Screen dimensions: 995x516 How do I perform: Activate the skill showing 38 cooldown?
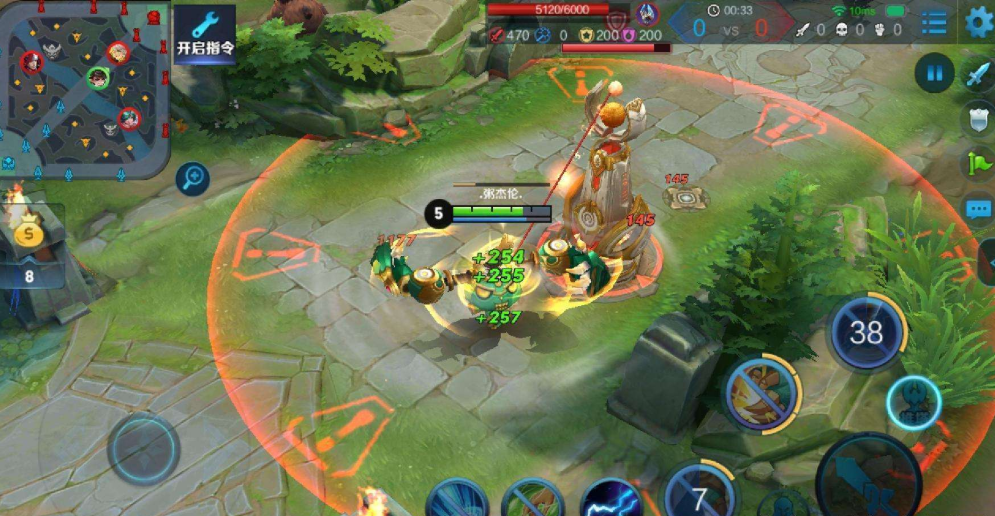[866, 332]
